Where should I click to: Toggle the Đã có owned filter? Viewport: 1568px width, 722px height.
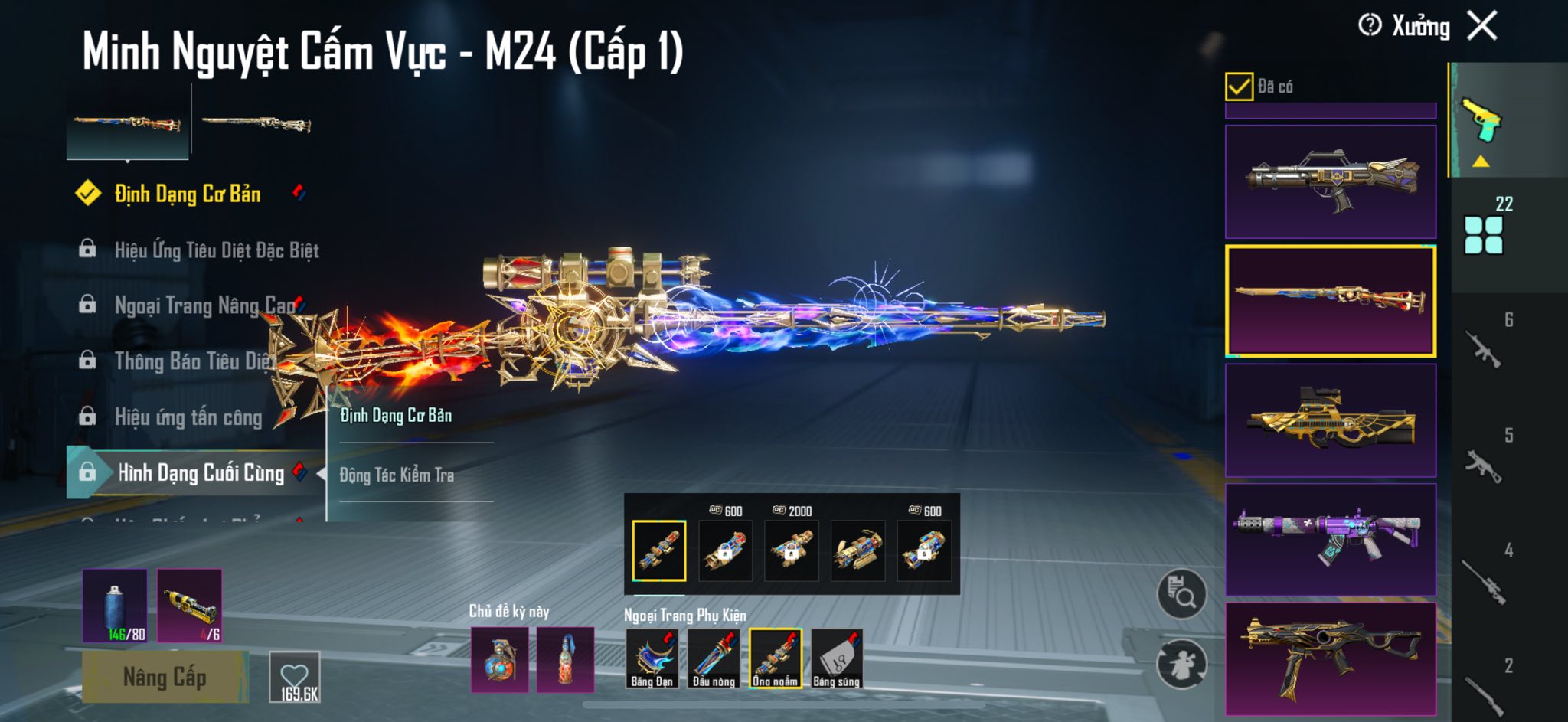1239,87
